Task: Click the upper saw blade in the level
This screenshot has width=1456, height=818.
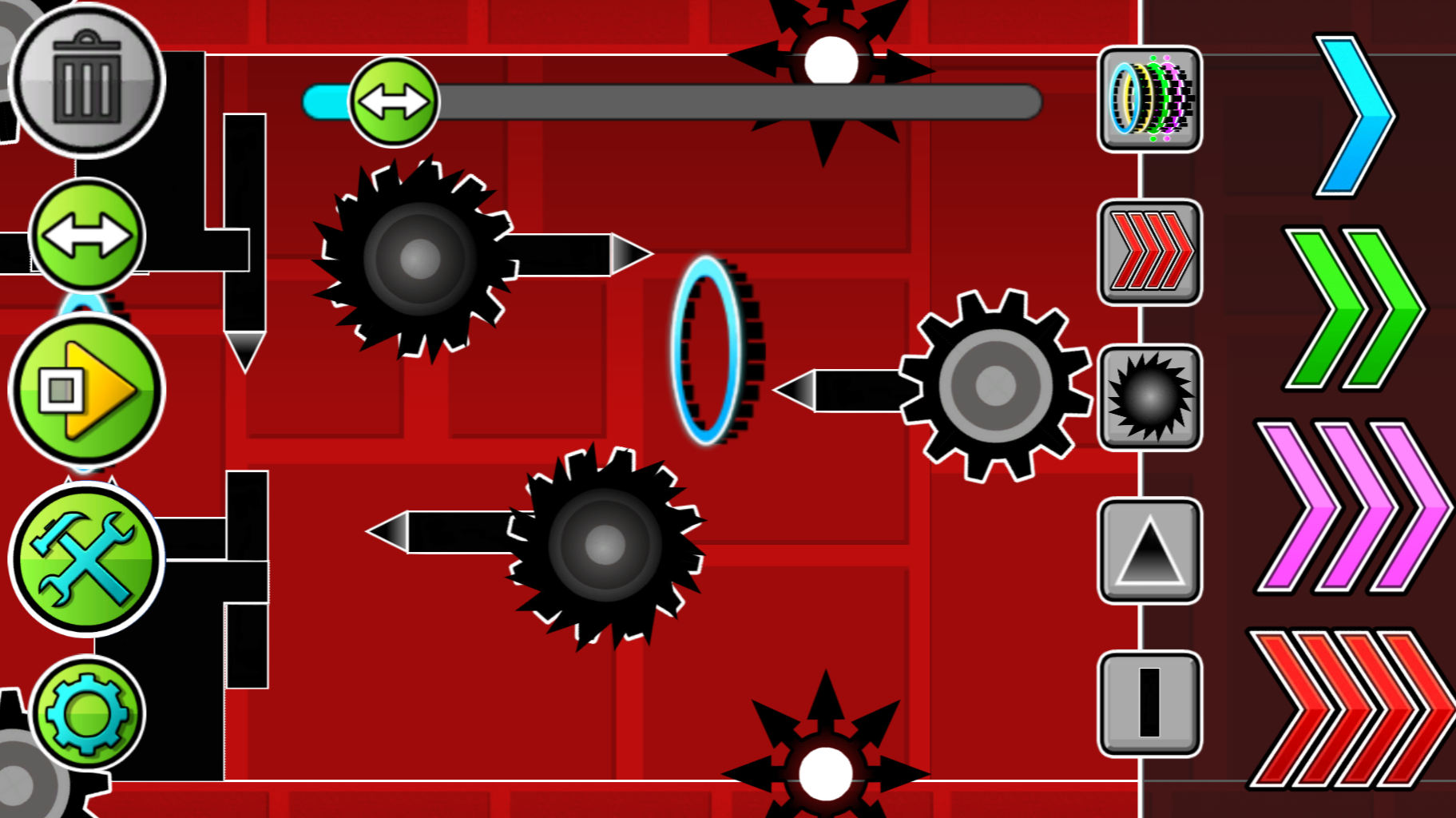Action: pyautogui.click(x=419, y=260)
